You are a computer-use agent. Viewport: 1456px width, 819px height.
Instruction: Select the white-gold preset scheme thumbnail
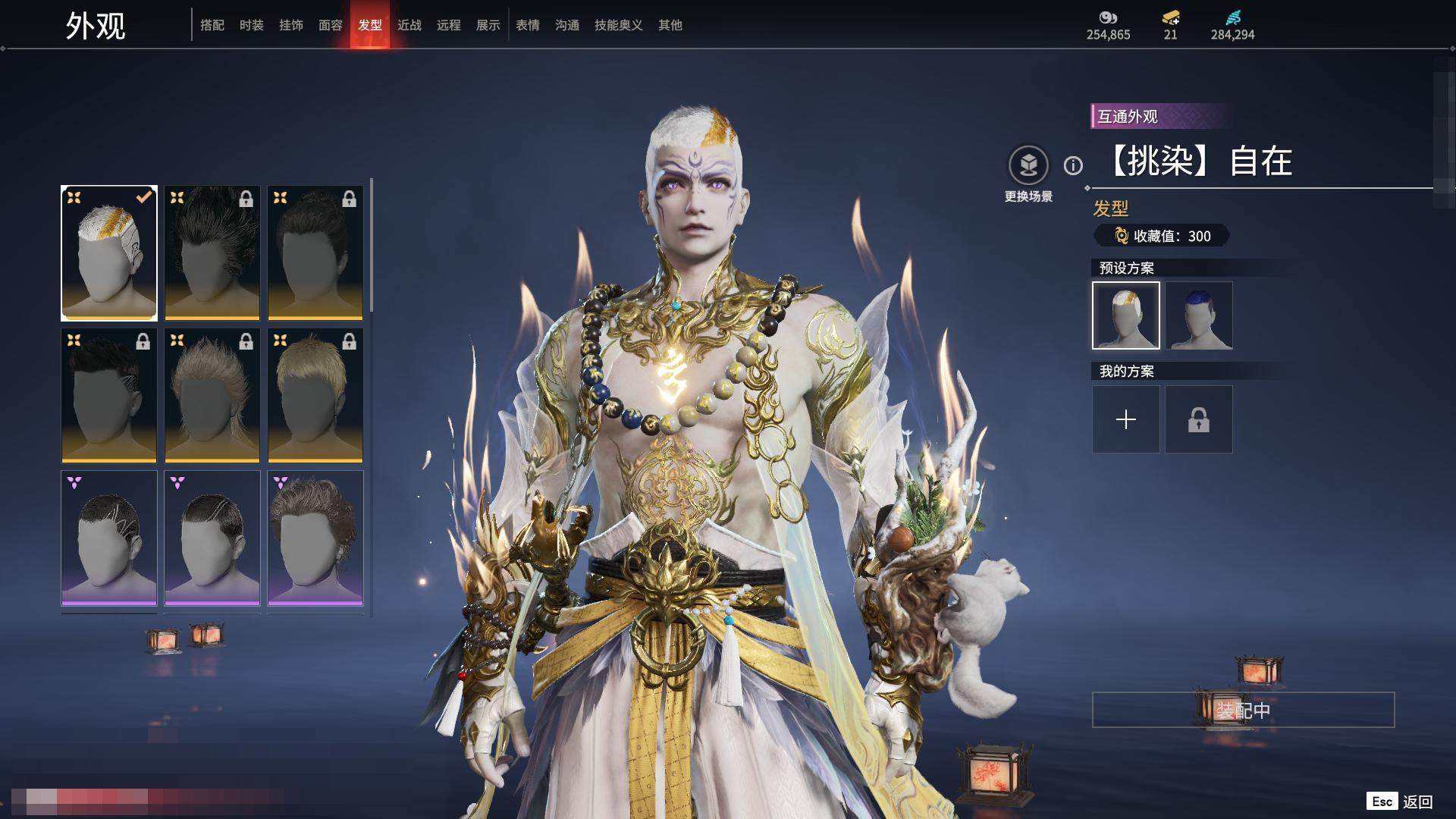(x=1126, y=315)
